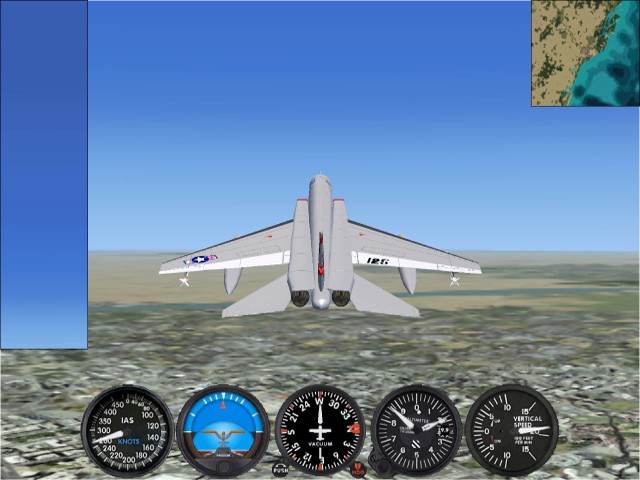Image resolution: width=640 pixels, height=480 pixels.
Task: Click the IAS airspeed indicator gauge
Action: 127,431
